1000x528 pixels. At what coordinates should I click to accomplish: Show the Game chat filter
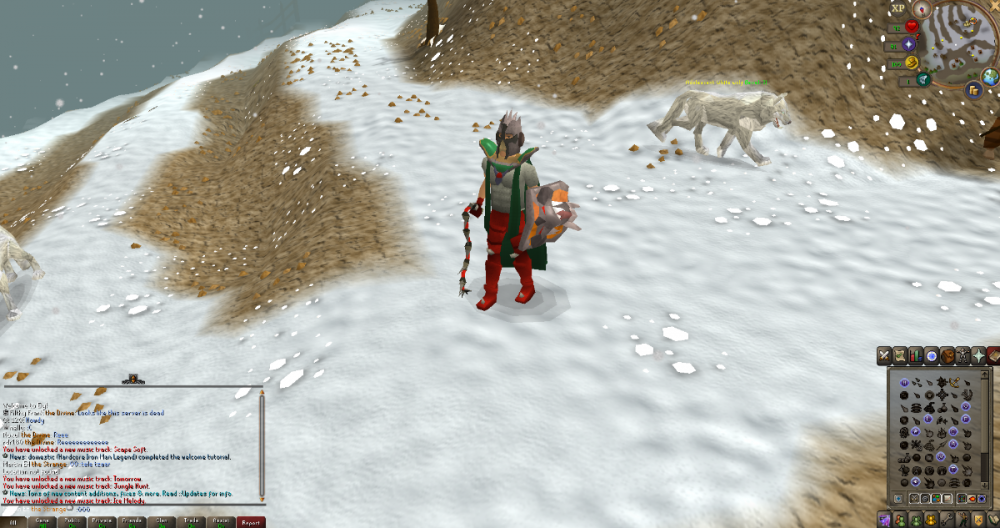42,522
